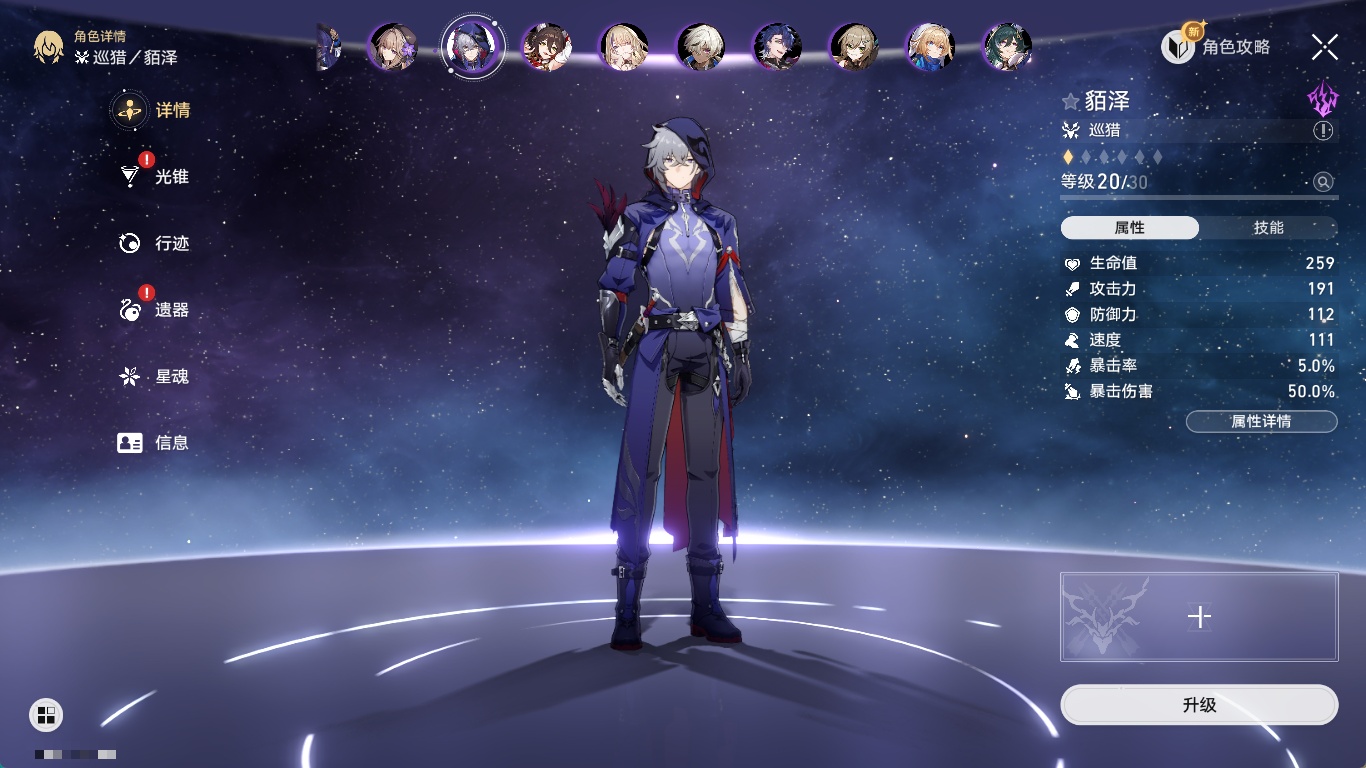The width and height of the screenshot is (1366, 768).
Task: Open the 角色攻略 character guide
Action: [x=1216, y=46]
